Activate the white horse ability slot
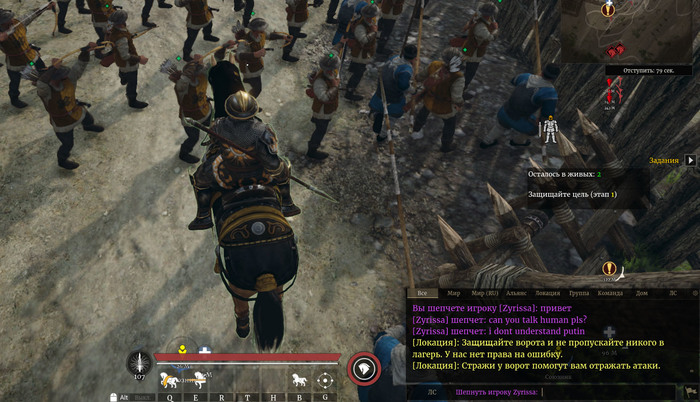700x402 pixels. (298, 379)
